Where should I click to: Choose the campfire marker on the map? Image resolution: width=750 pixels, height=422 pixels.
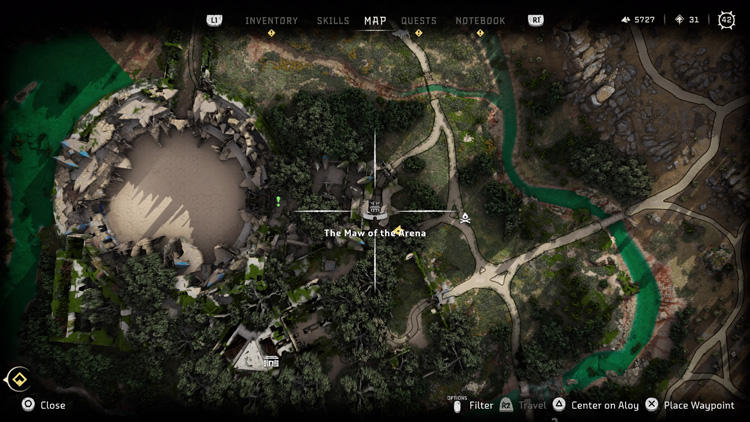pos(465,216)
